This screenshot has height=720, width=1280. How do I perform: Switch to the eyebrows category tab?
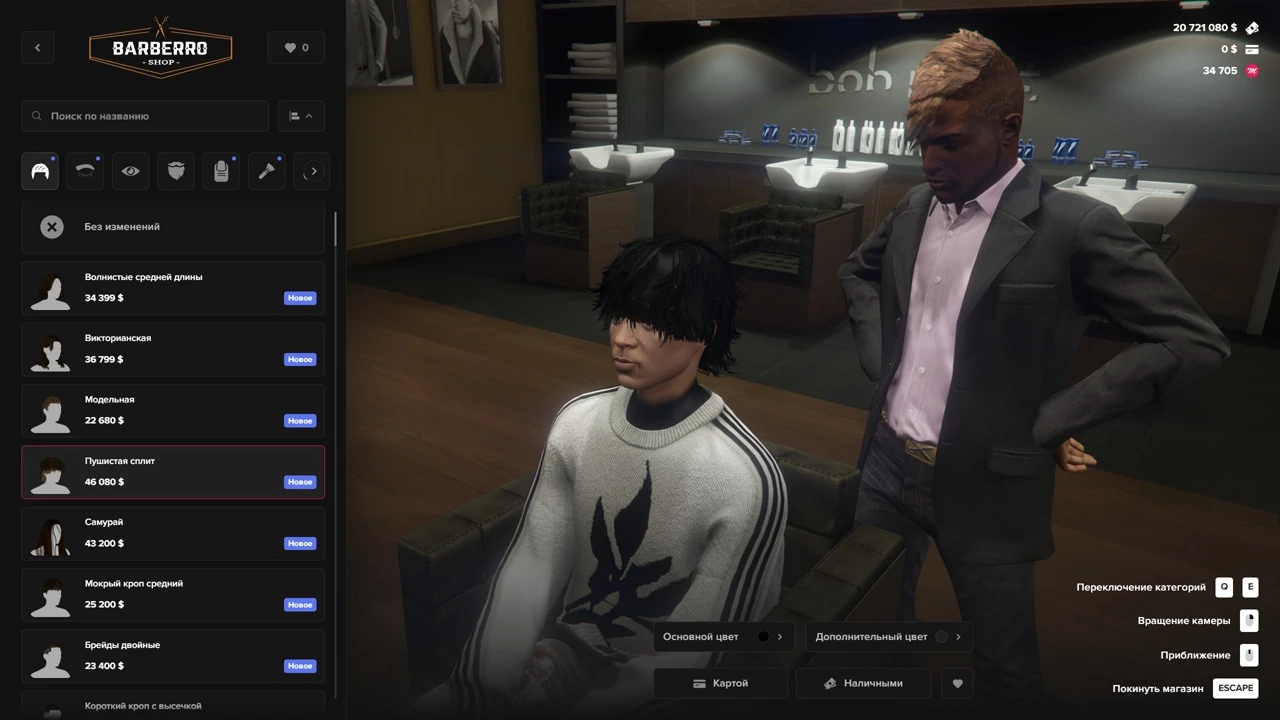pos(85,171)
